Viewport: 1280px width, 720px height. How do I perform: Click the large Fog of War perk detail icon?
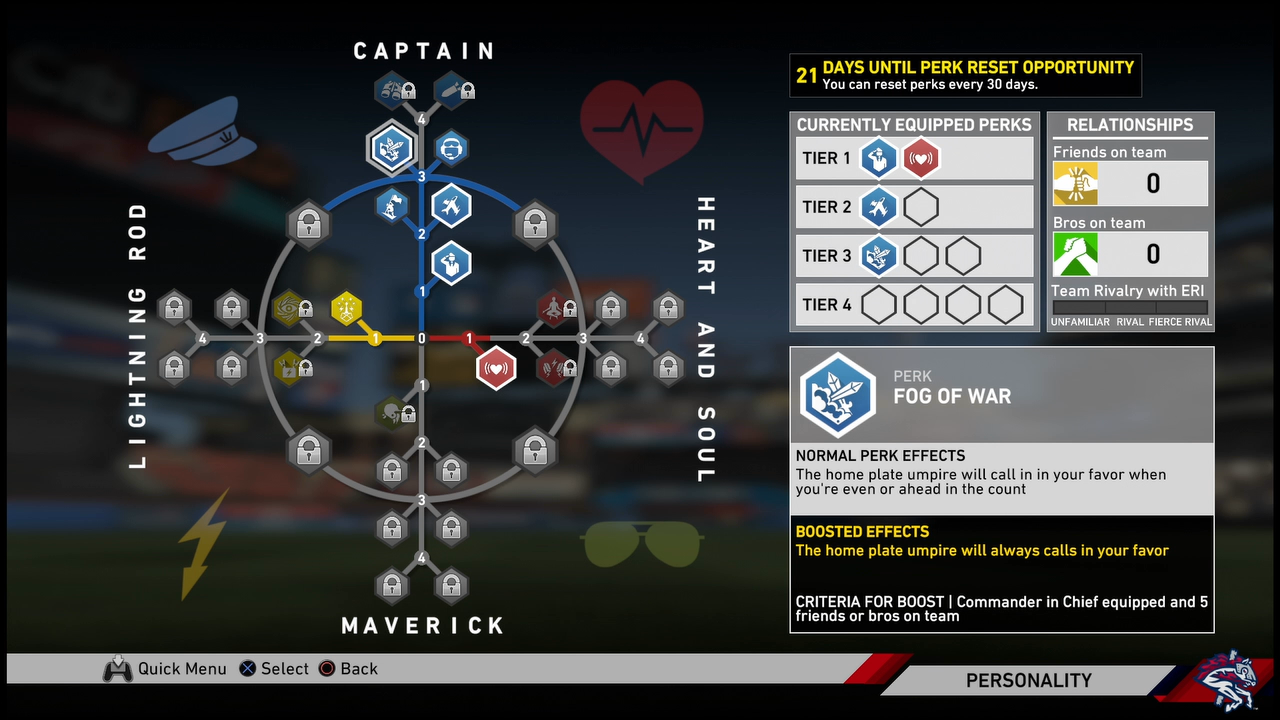pyautogui.click(x=838, y=396)
